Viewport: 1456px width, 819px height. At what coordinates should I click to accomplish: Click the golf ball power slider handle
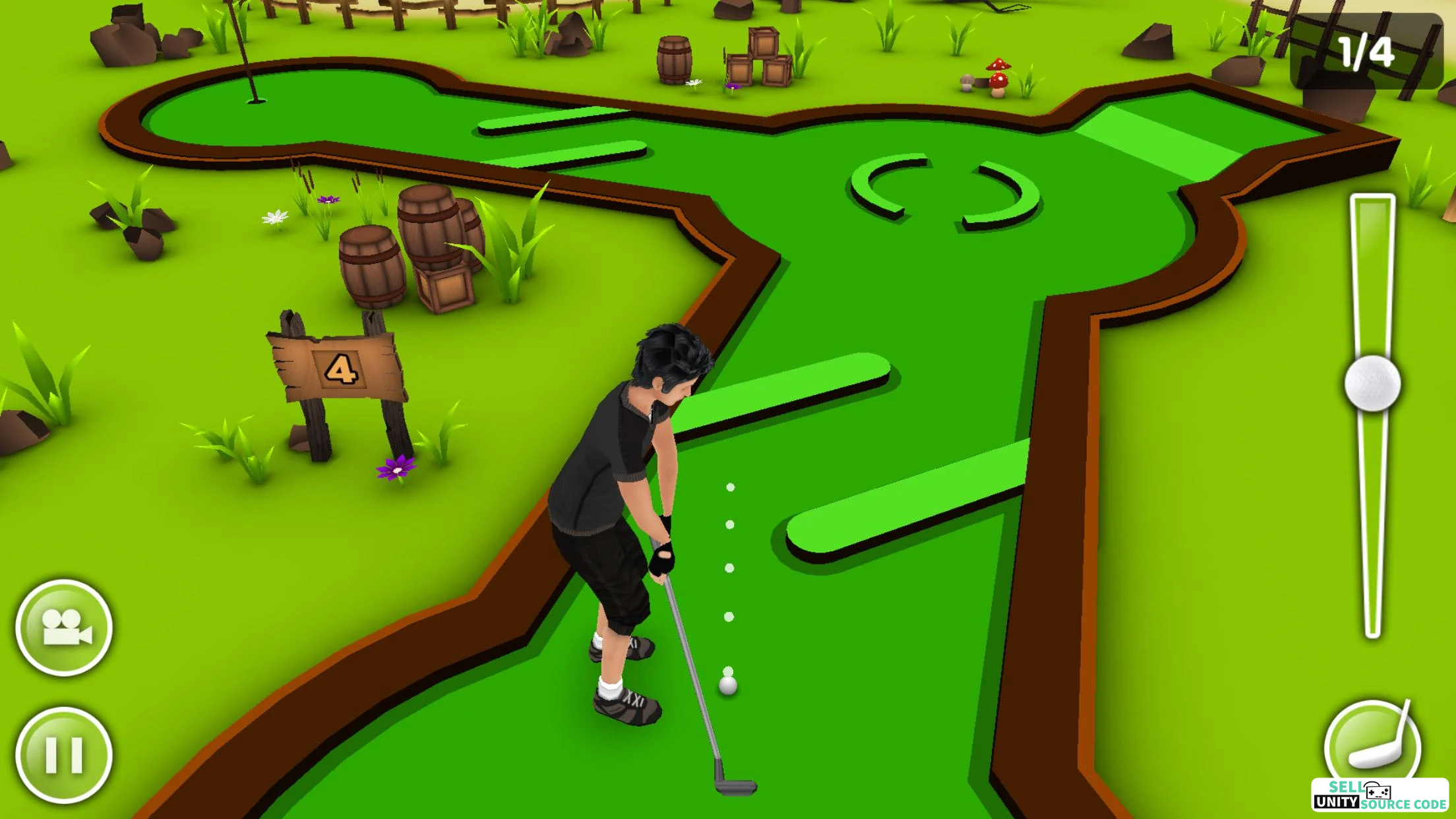(x=1372, y=383)
